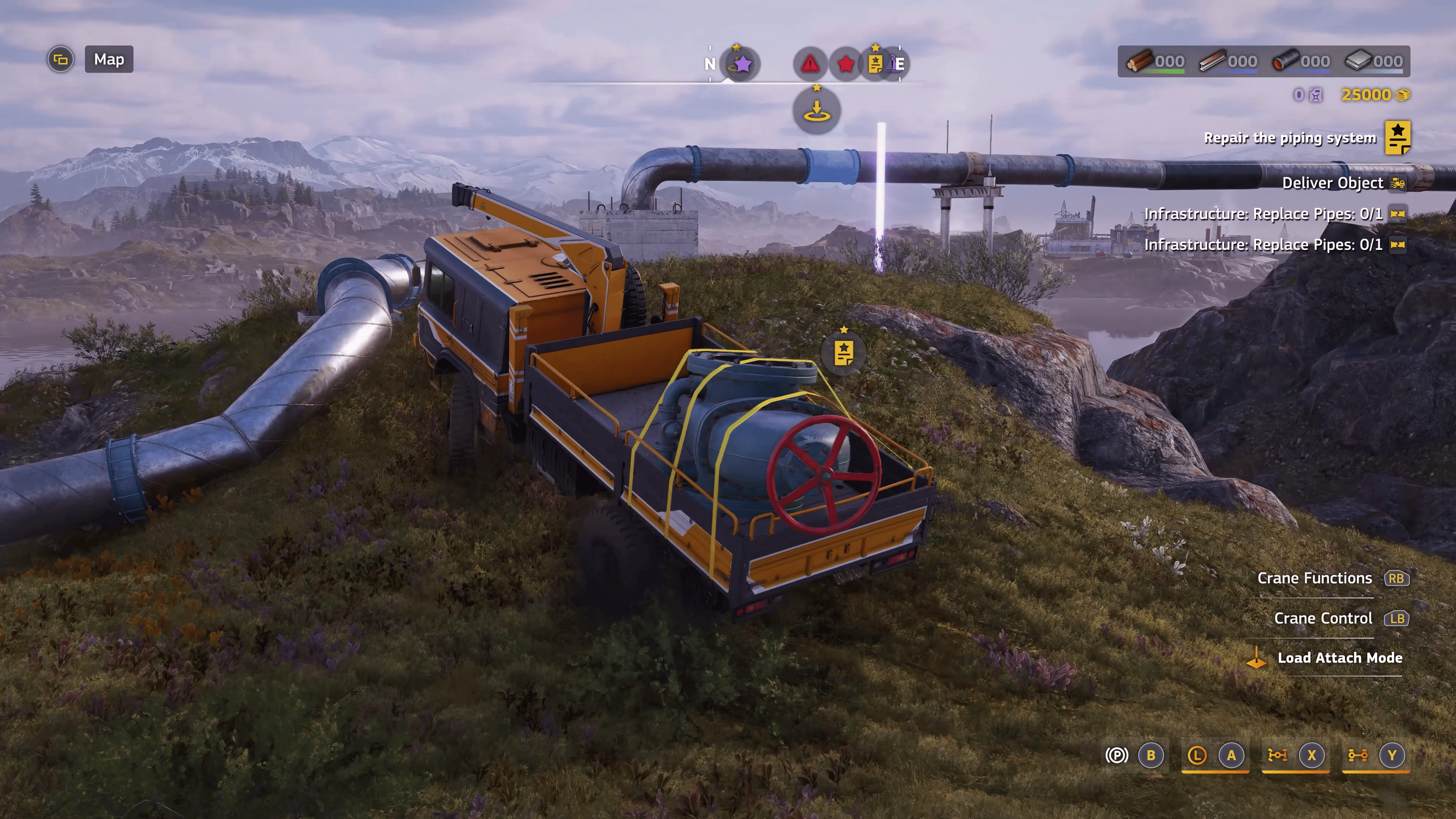Image resolution: width=1456 pixels, height=819 pixels.
Task: Open the Repair the piping system objective
Action: pyautogui.click(x=1289, y=138)
